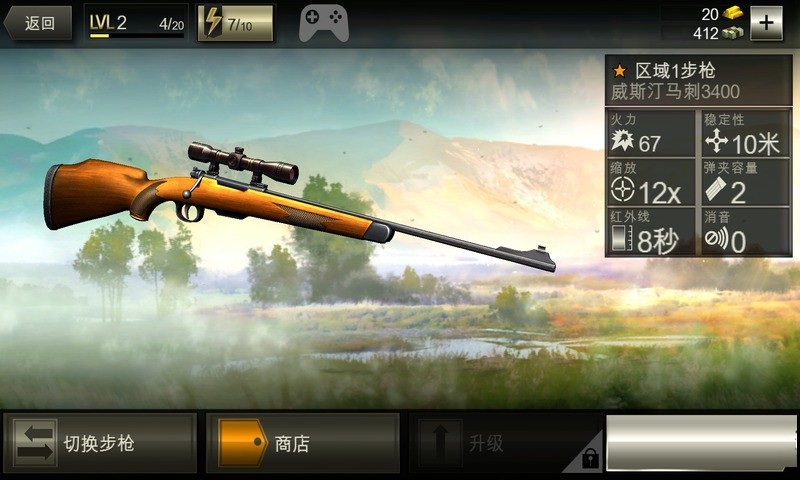Choose the 弹夹容量 magazine capacity tile

tap(742, 183)
